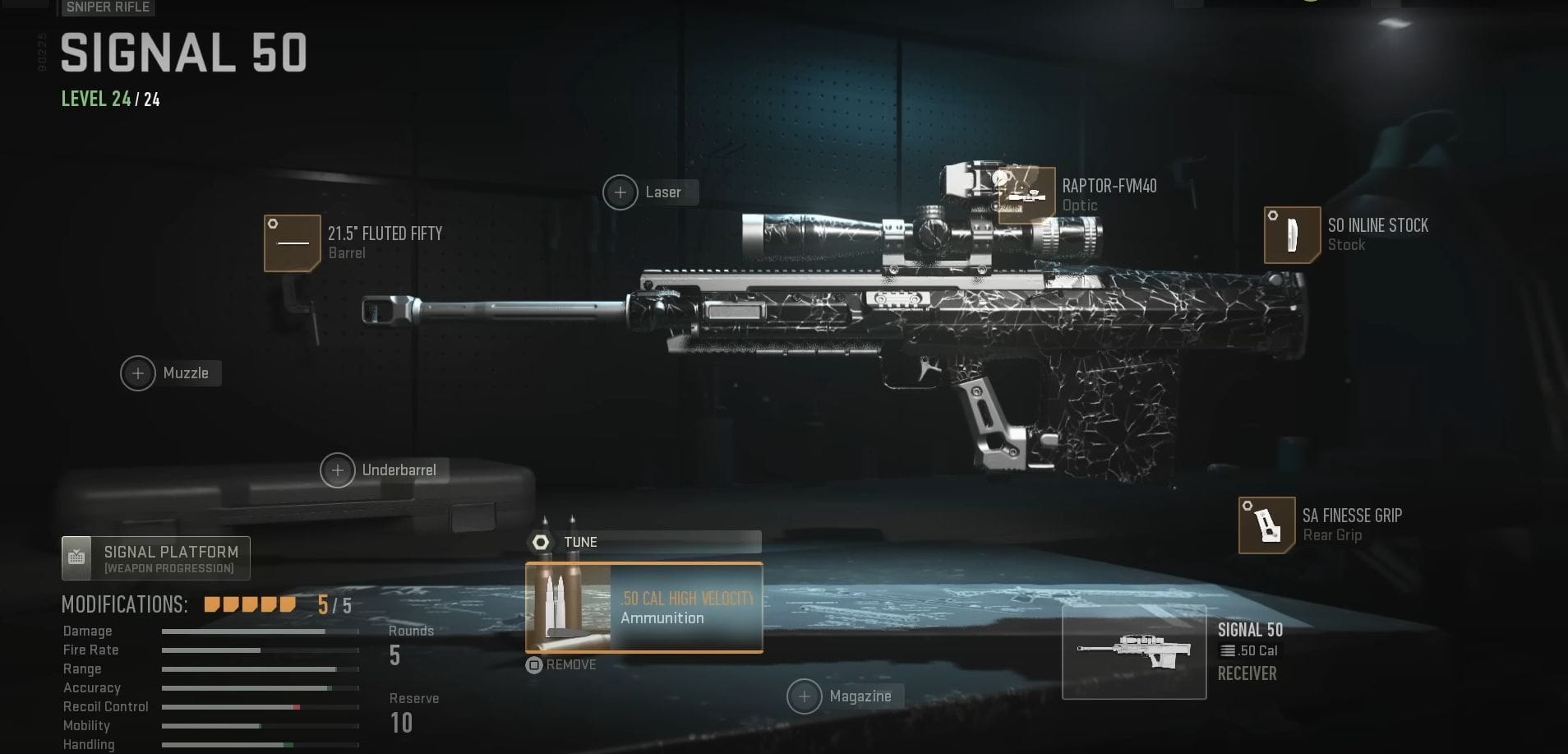1568x754 pixels.
Task: Select the 21.5" Fluted Fifty barrel attachment
Action: [292, 242]
